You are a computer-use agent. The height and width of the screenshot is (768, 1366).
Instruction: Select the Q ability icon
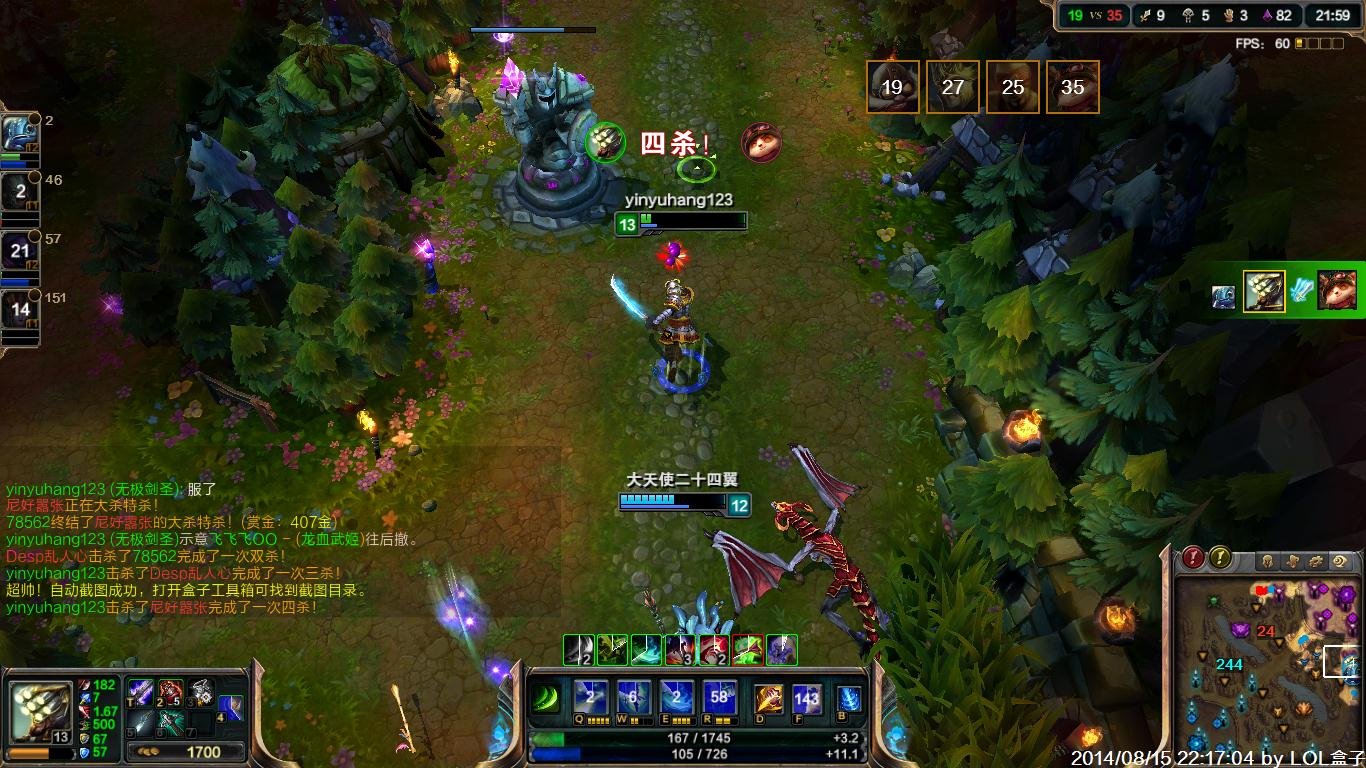coord(590,697)
